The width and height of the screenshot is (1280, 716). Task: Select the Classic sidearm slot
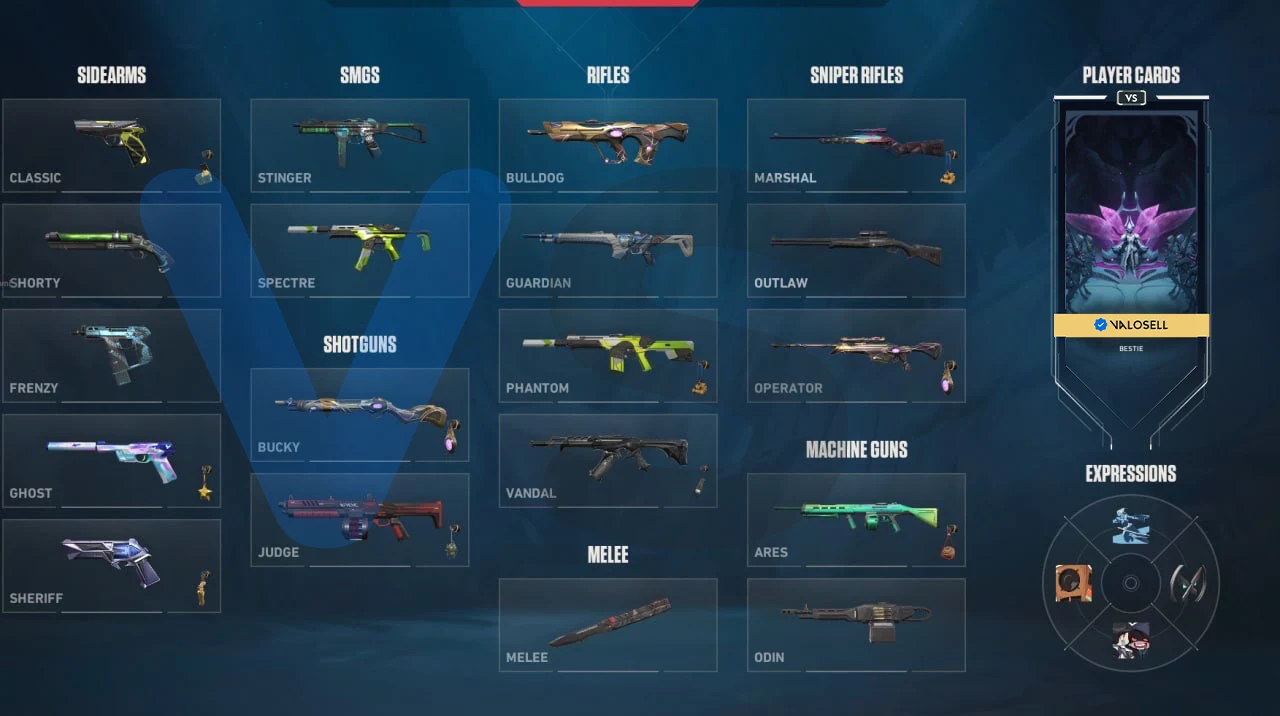click(x=111, y=145)
